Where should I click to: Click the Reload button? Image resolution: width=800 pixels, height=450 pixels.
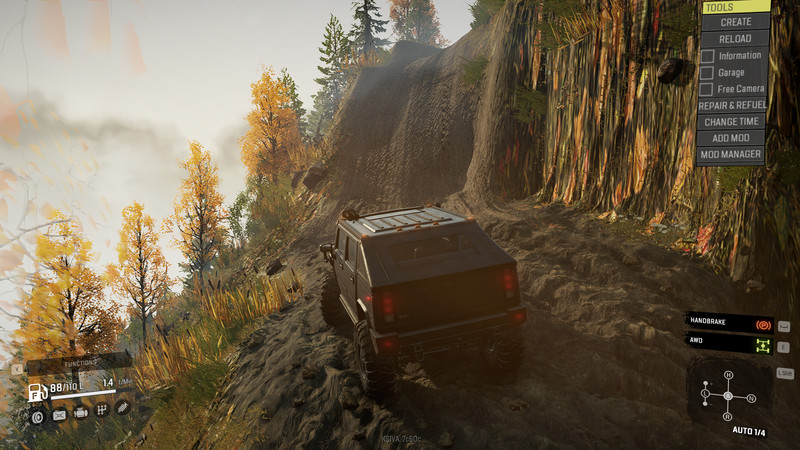click(x=734, y=38)
